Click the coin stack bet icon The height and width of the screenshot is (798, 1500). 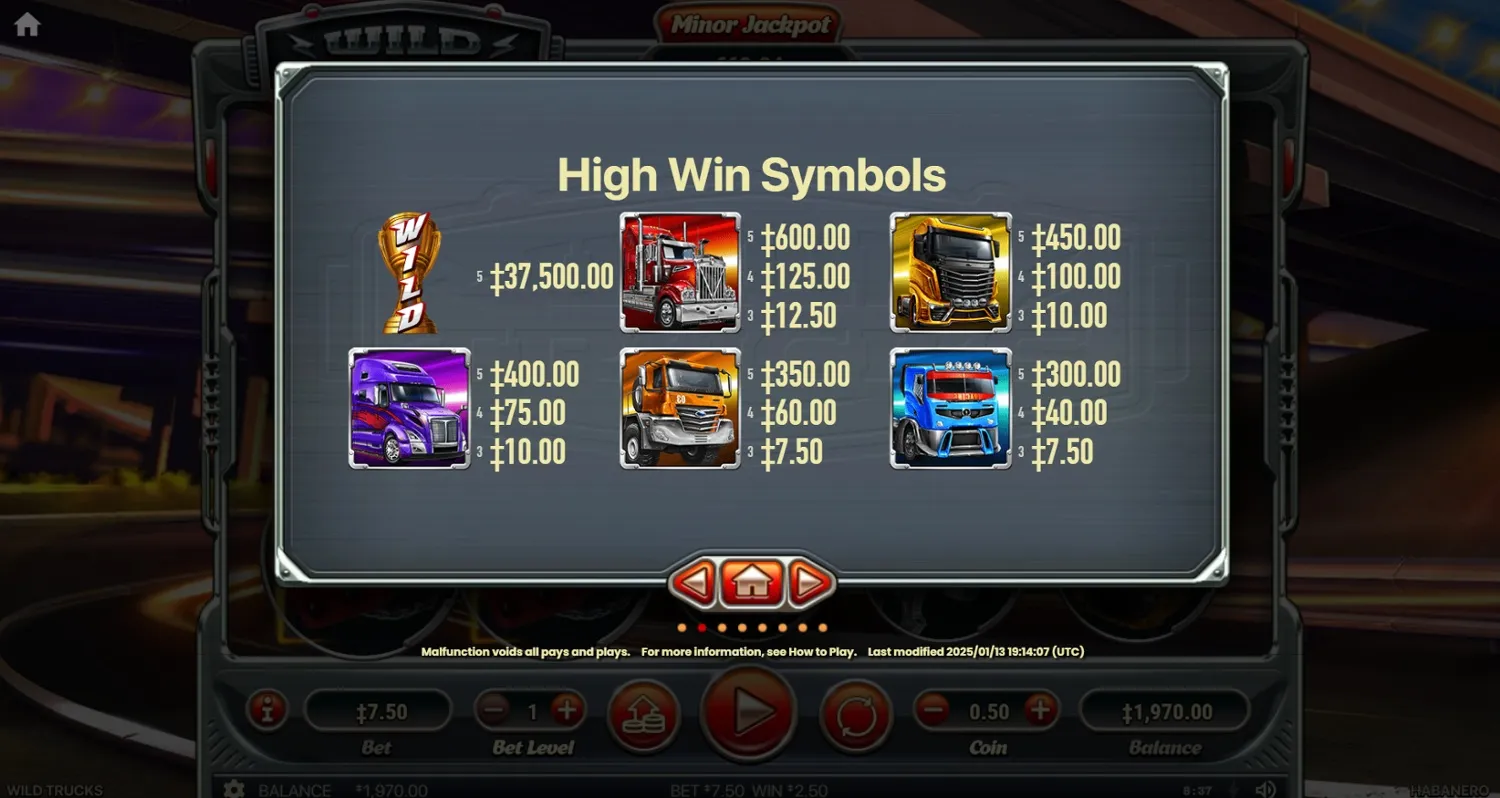[644, 712]
